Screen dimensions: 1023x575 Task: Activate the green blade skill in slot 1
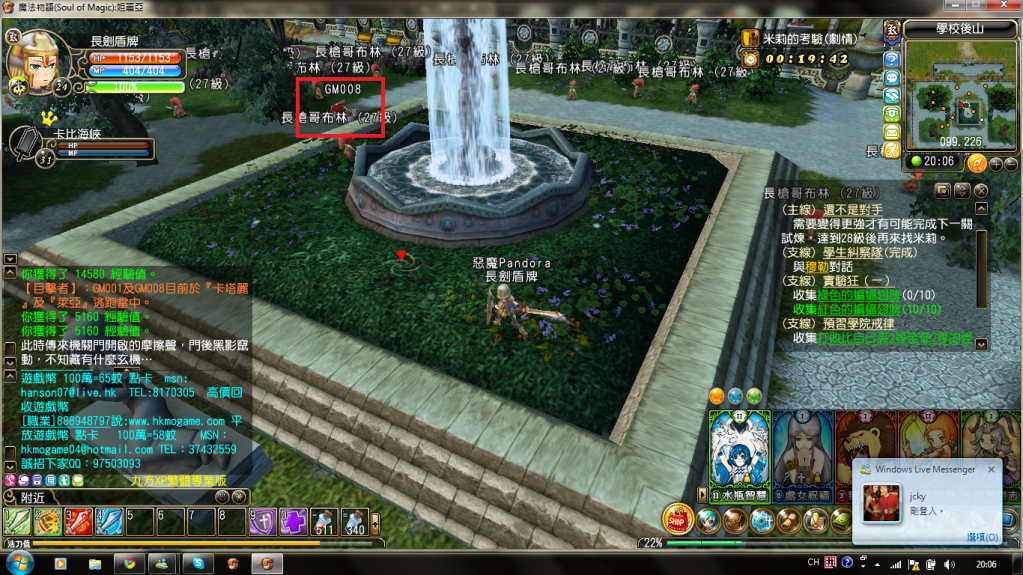click(16, 521)
